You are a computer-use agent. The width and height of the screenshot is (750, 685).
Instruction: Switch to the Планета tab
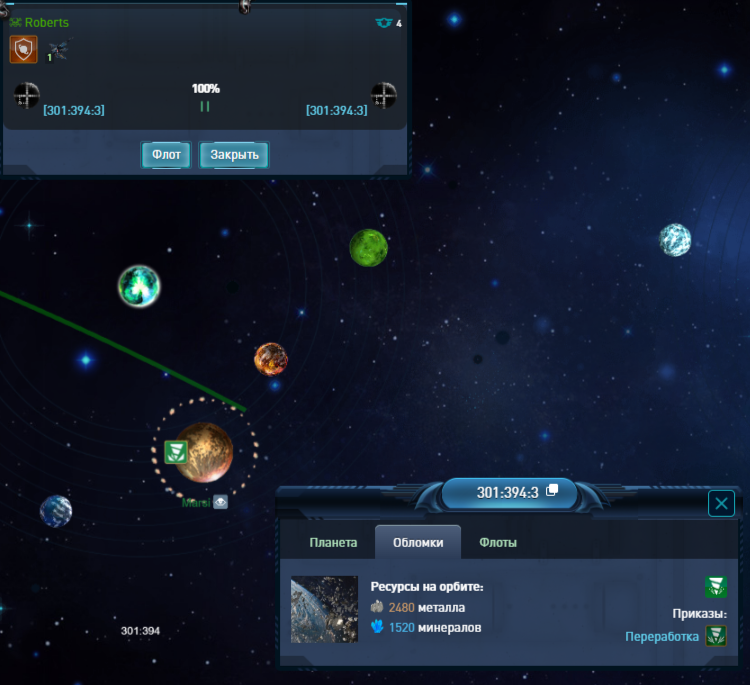333,542
